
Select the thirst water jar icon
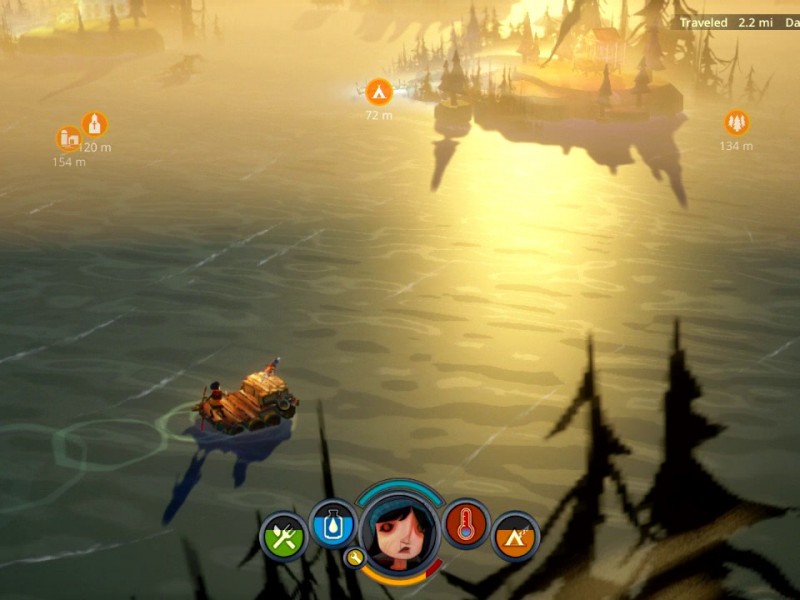333,523
